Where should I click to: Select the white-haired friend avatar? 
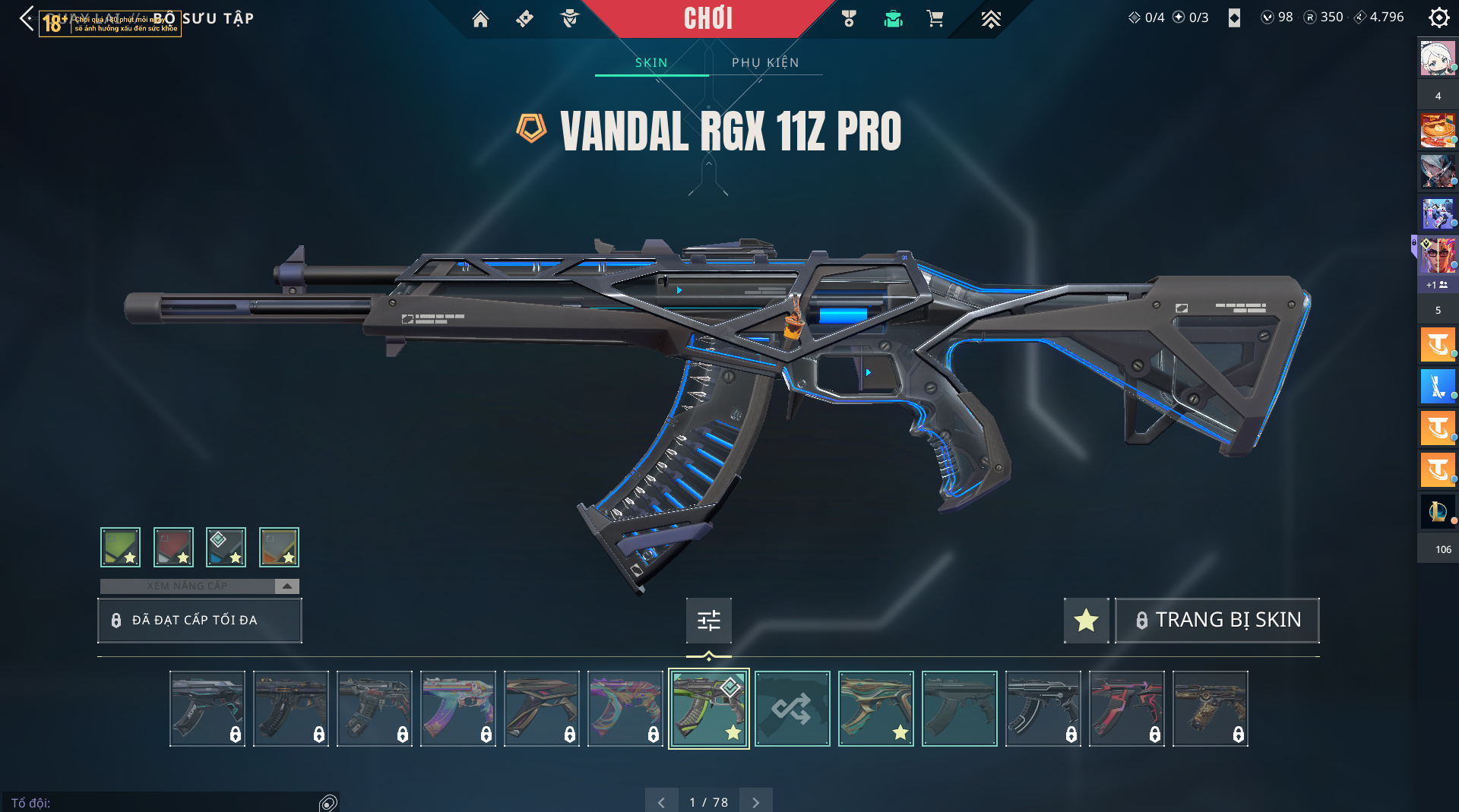pyautogui.click(x=1437, y=59)
